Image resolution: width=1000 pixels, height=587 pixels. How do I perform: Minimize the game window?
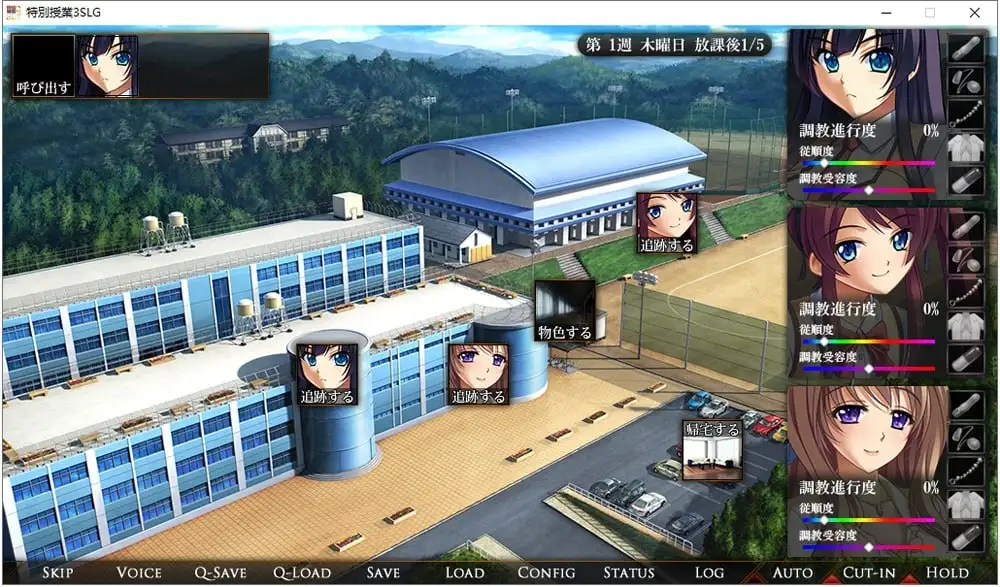pos(884,12)
